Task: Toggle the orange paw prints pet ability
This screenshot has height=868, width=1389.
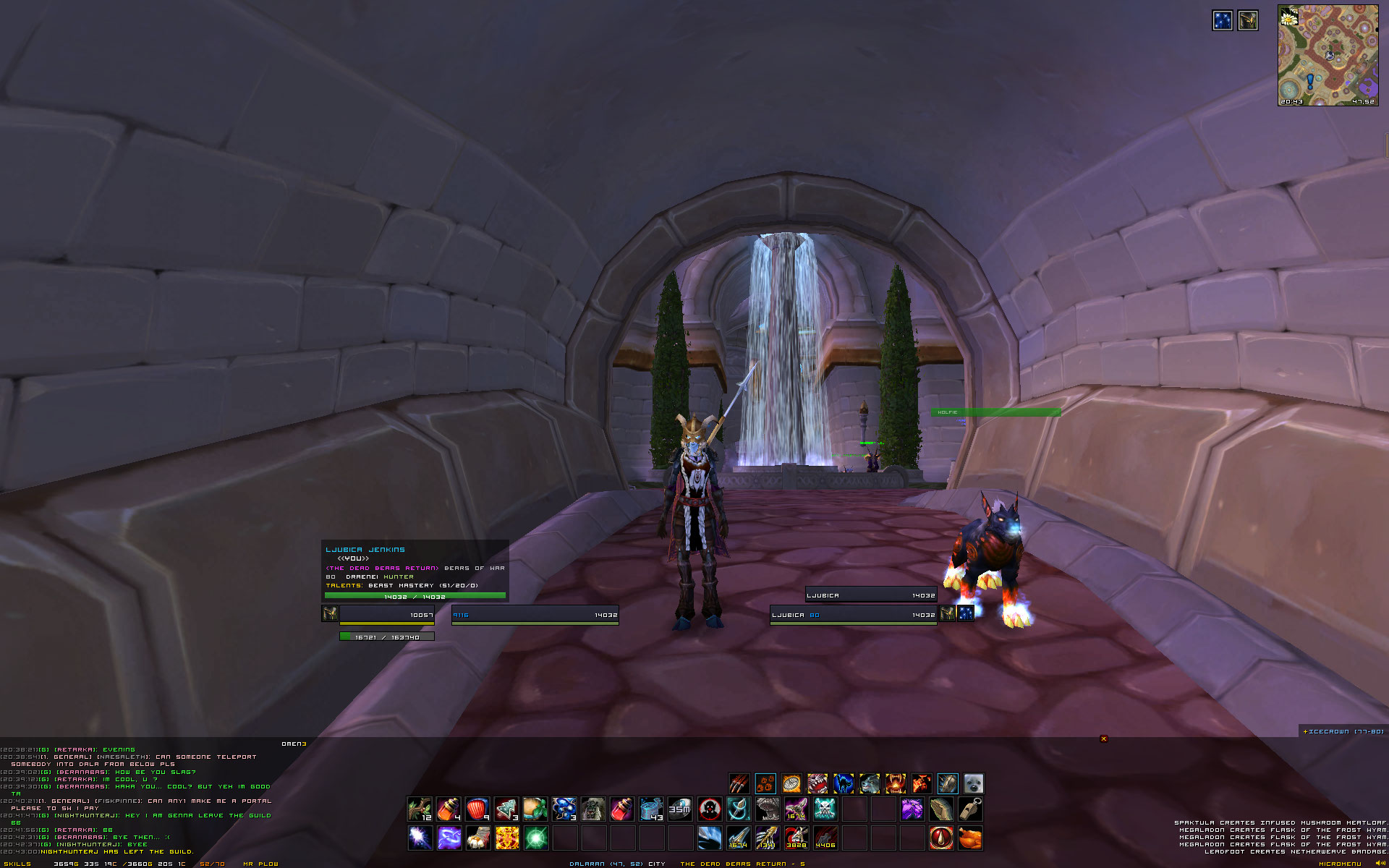Action: 765,783
